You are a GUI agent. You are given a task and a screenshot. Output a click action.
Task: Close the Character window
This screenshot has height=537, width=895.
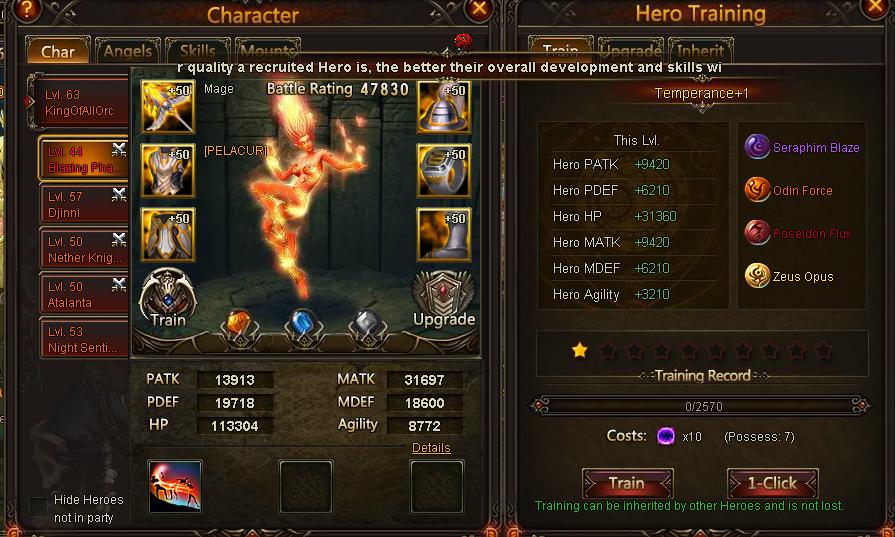[480, 10]
